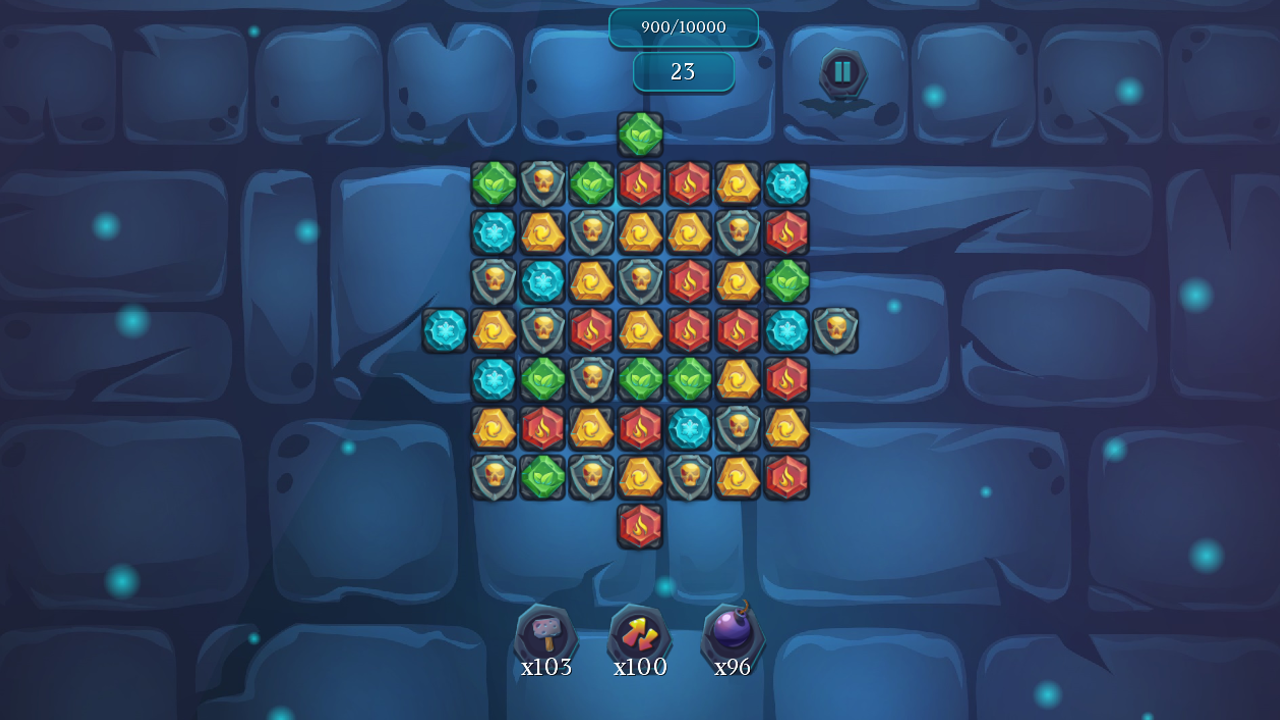The height and width of the screenshot is (720, 1280).
Task: Select a yellow gem in the center row
Action: [x=641, y=332]
